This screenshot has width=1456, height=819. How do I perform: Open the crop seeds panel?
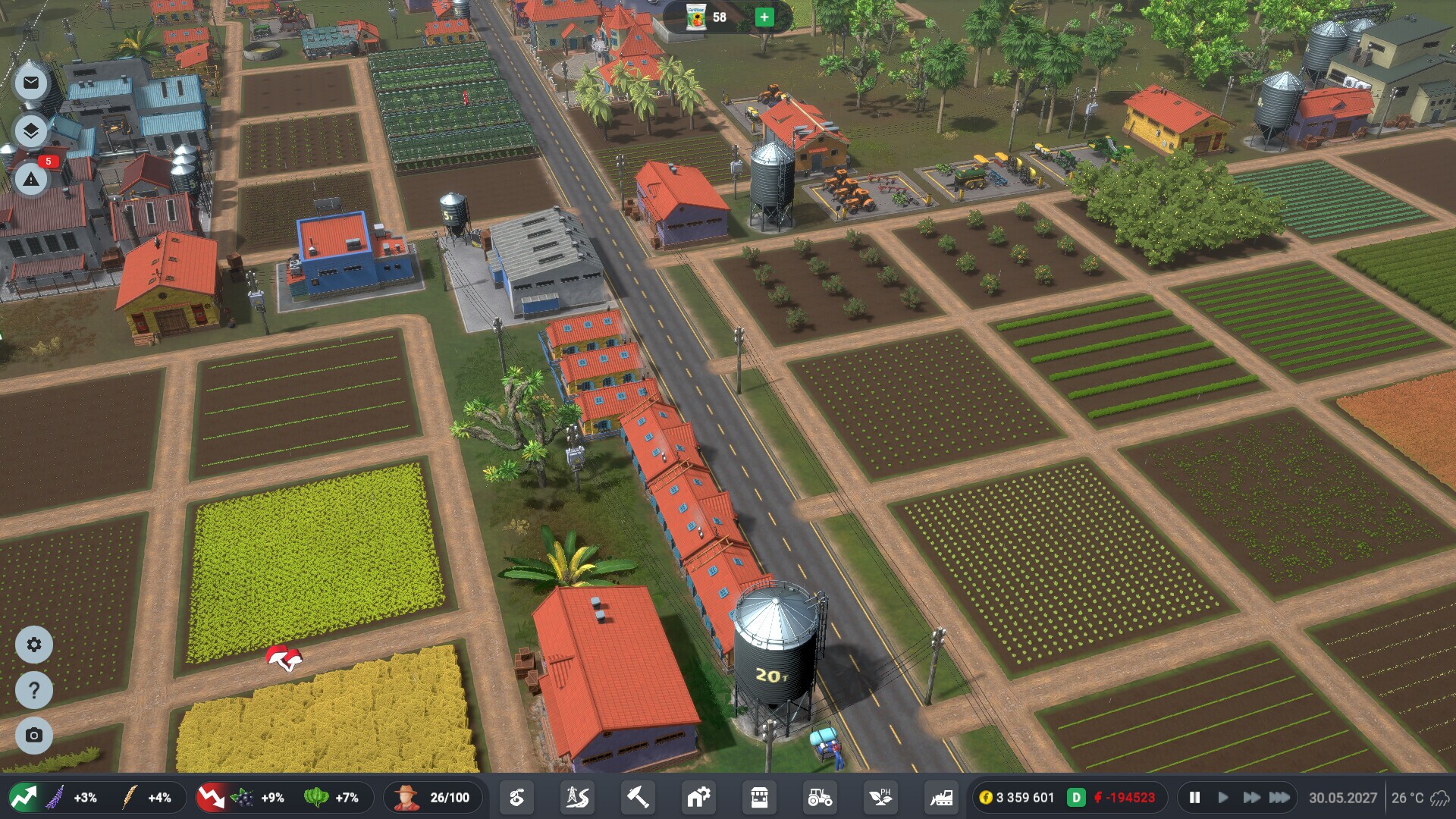coord(518,797)
